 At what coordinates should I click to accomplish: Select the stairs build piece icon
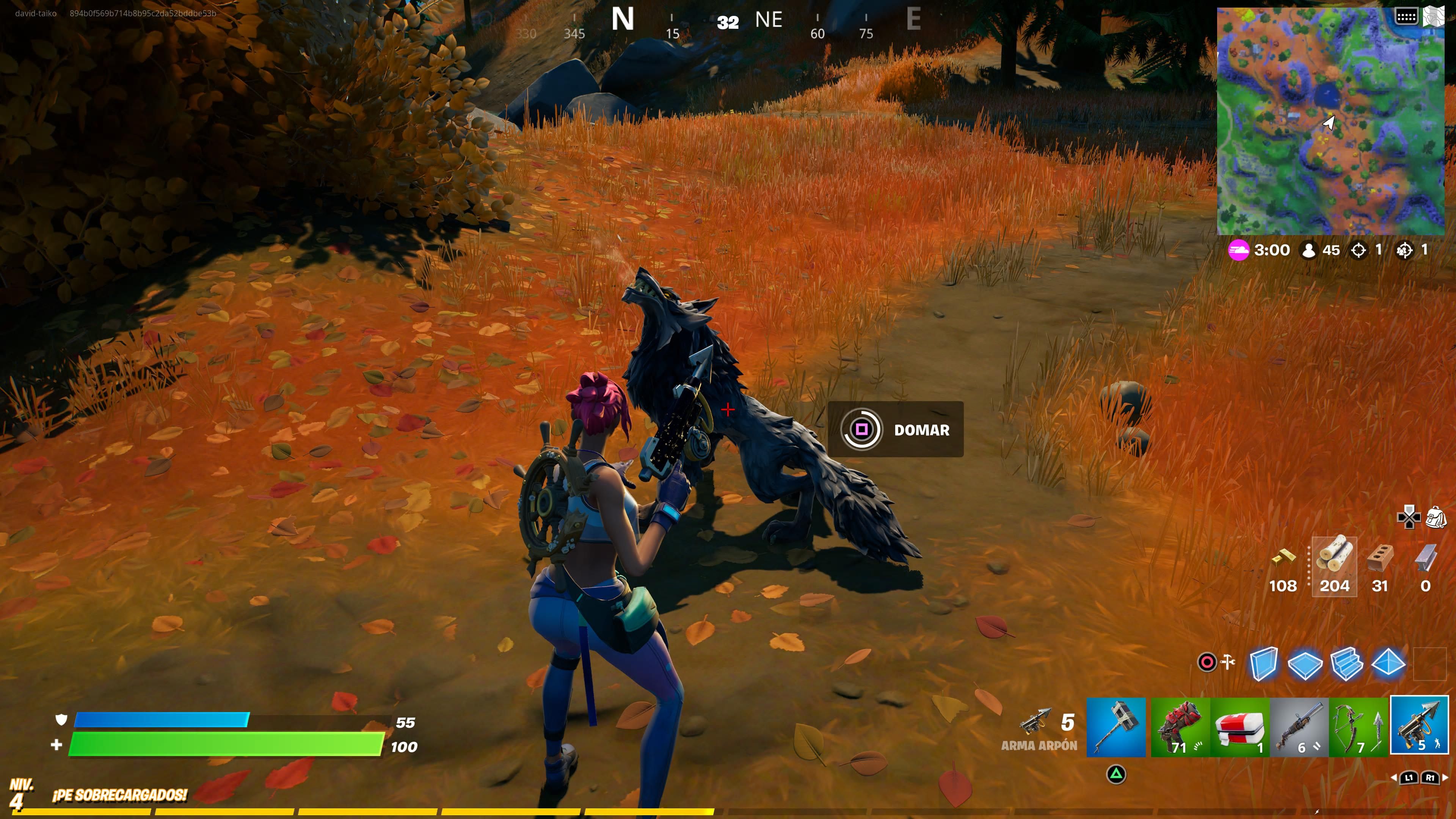coord(1348,665)
